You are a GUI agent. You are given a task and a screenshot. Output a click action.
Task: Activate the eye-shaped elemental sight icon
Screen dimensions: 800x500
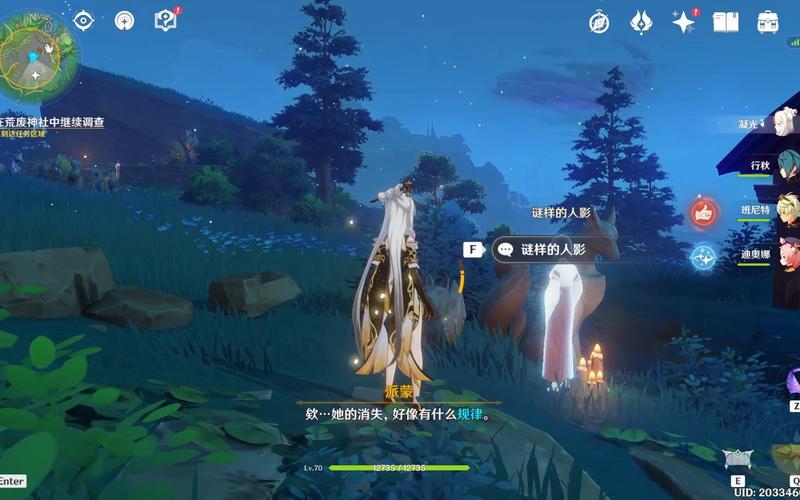84,20
